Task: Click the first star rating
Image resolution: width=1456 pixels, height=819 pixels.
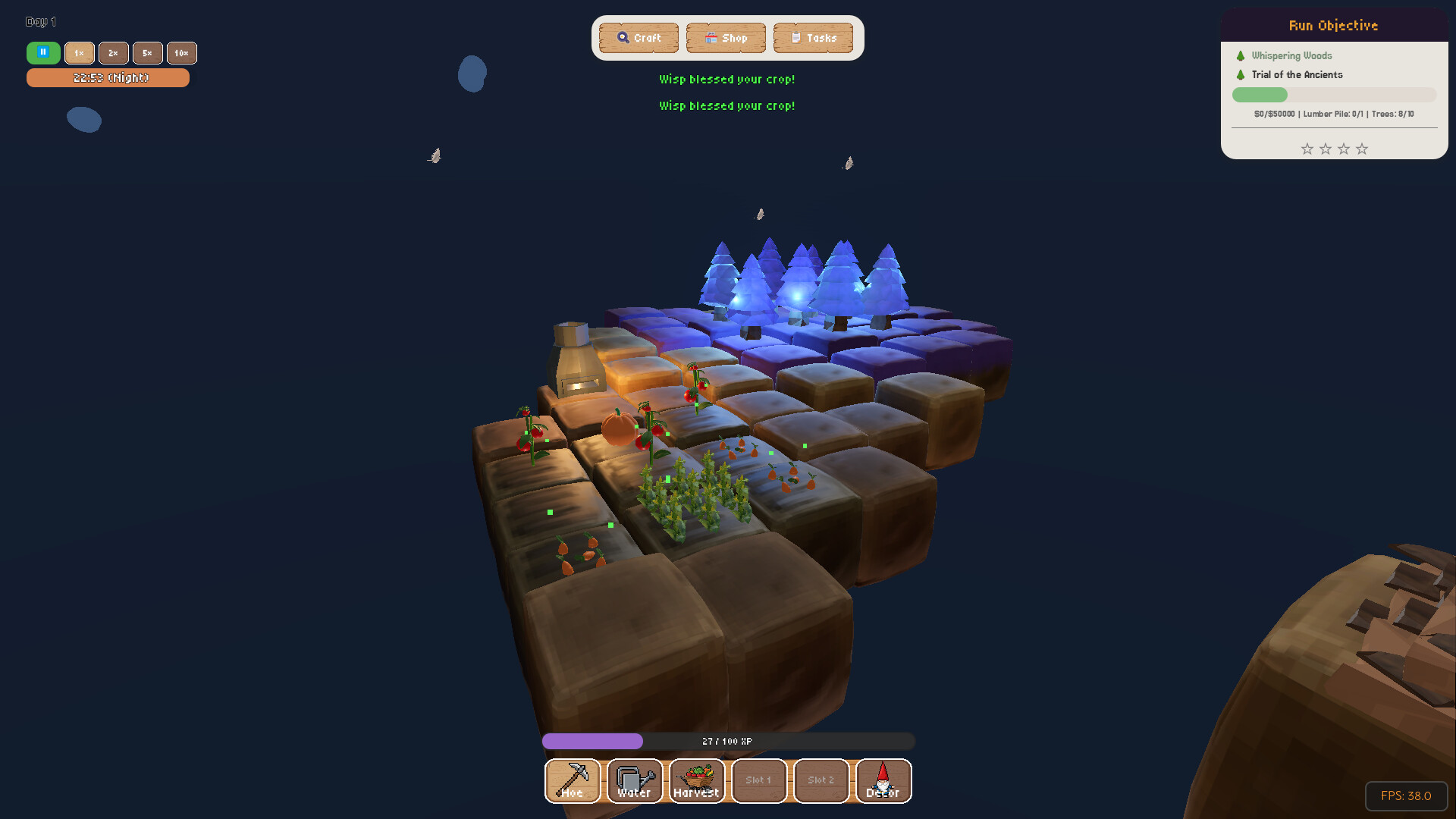Action: tap(1307, 149)
